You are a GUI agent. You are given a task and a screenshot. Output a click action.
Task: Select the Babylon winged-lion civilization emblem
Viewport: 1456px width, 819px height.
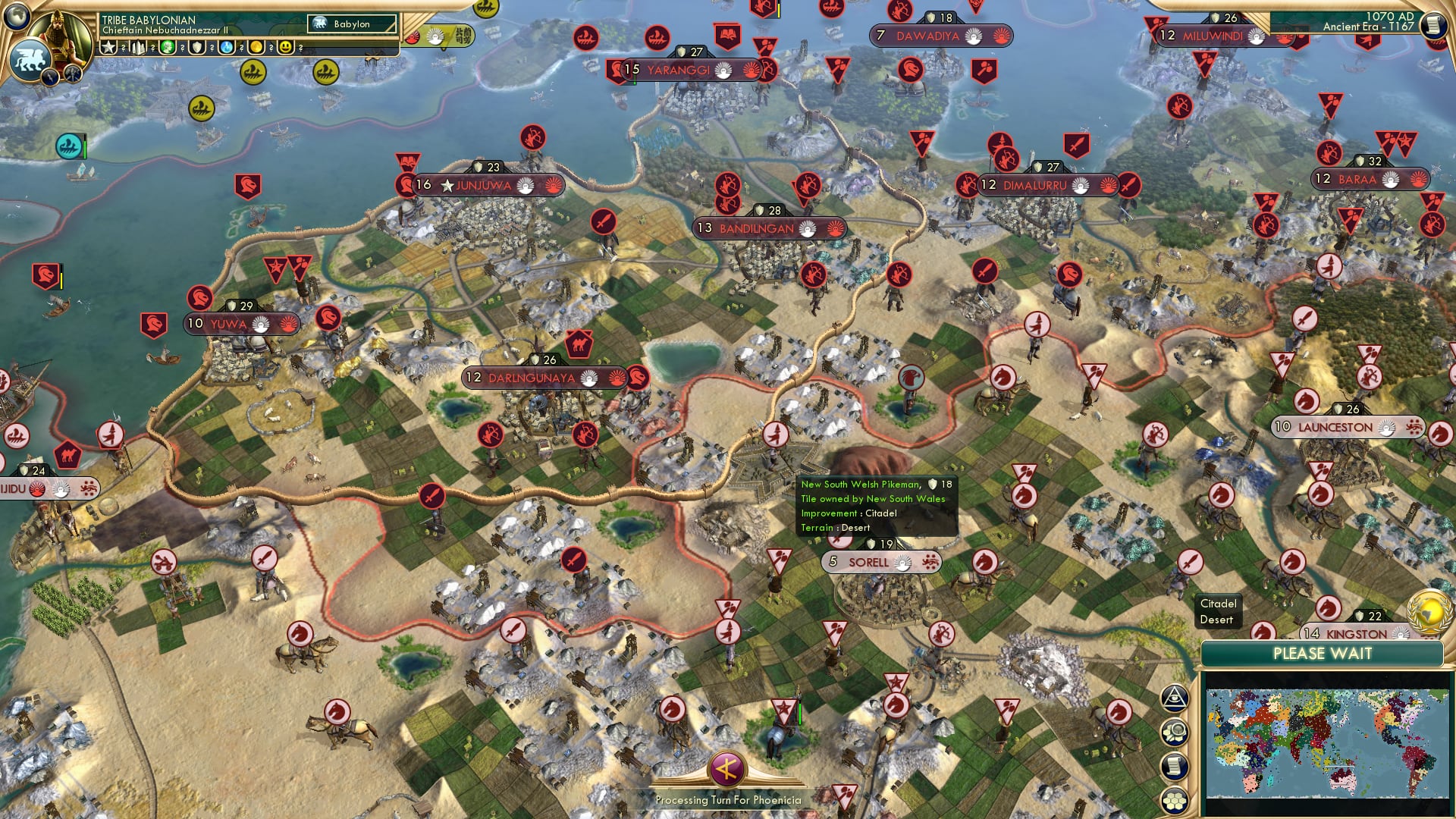point(29,60)
